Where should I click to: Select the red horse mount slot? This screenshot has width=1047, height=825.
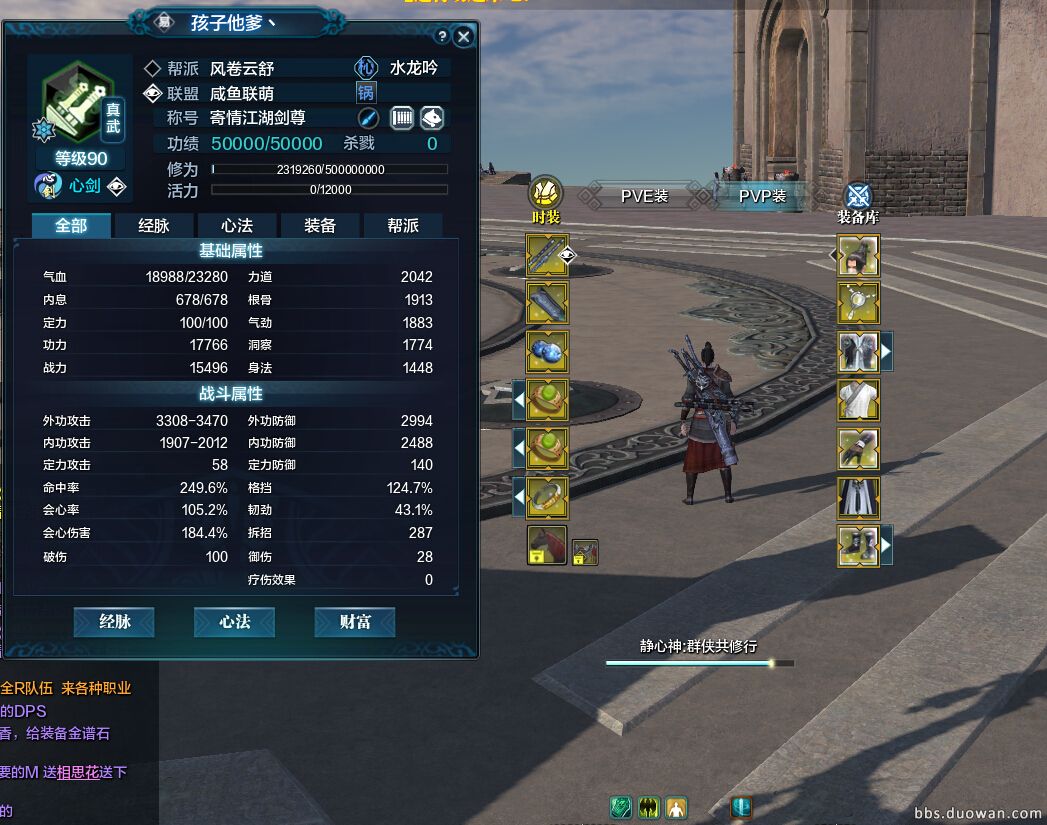pos(547,546)
